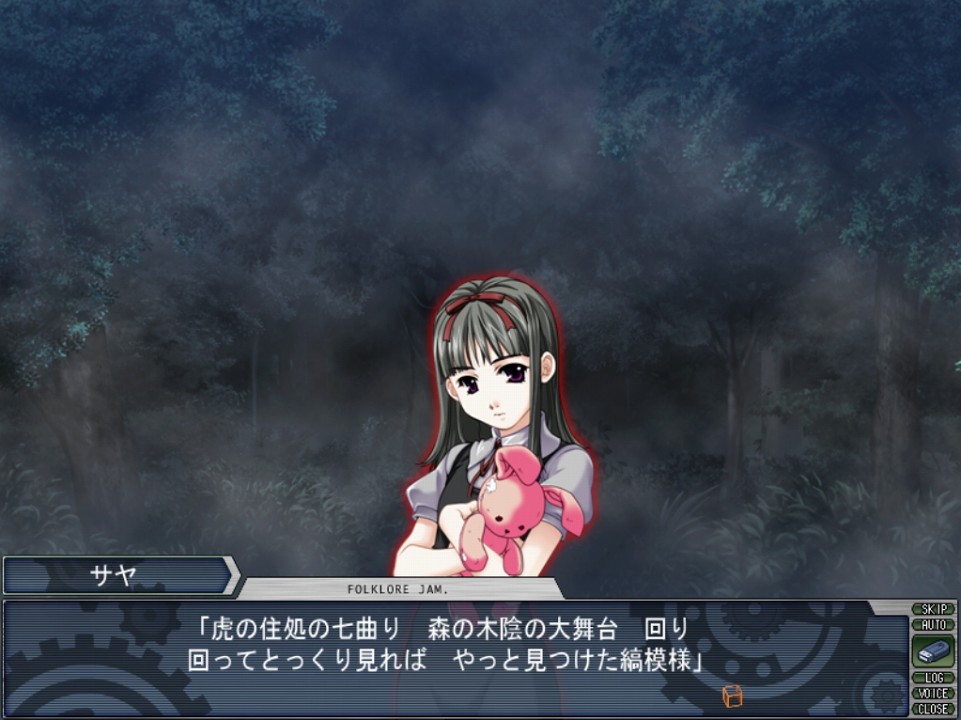Hide the message window with CLOSE
This screenshot has width=961, height=720.
pos(933,708)
